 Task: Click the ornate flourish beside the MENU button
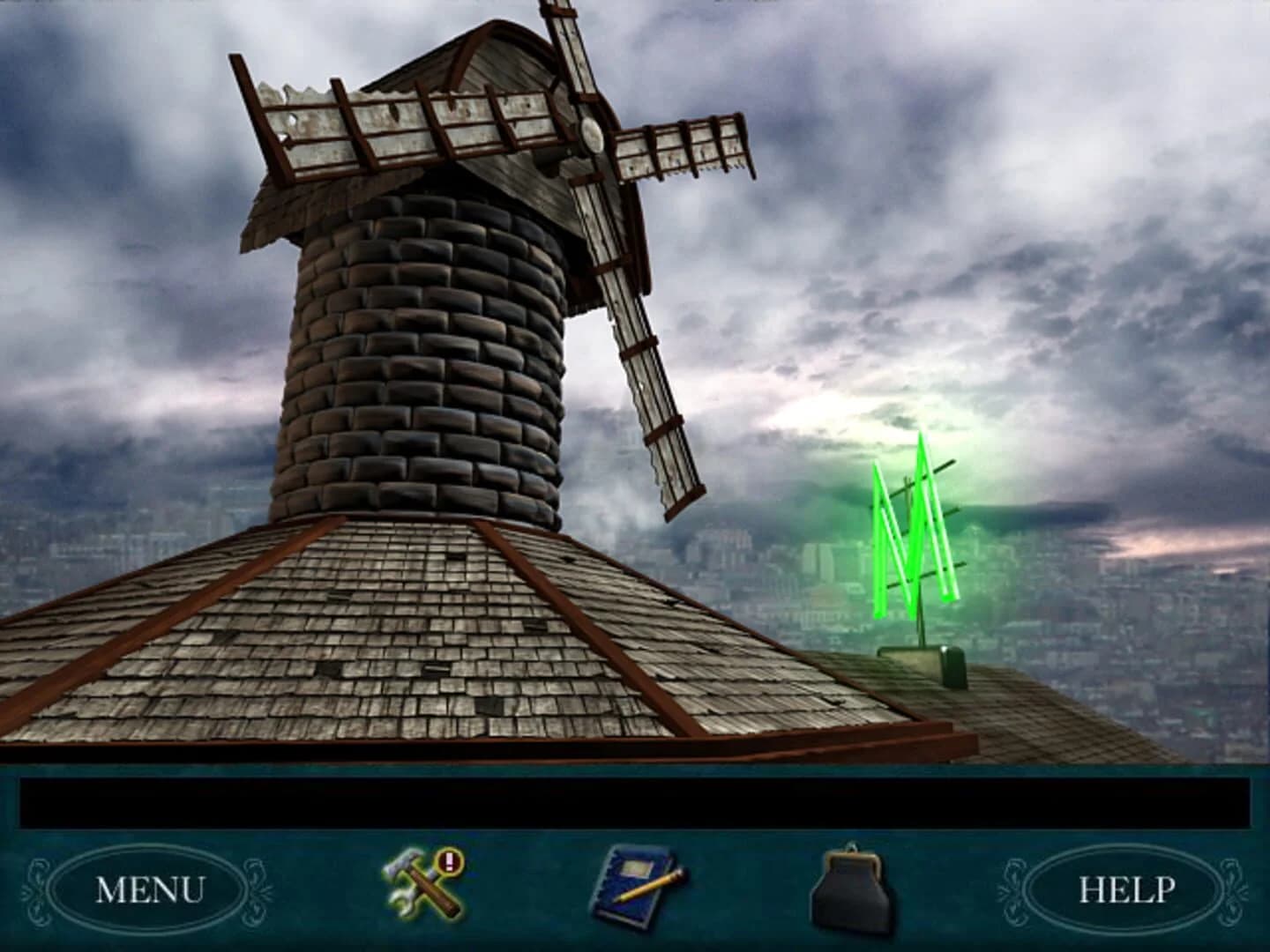(35, 881)
